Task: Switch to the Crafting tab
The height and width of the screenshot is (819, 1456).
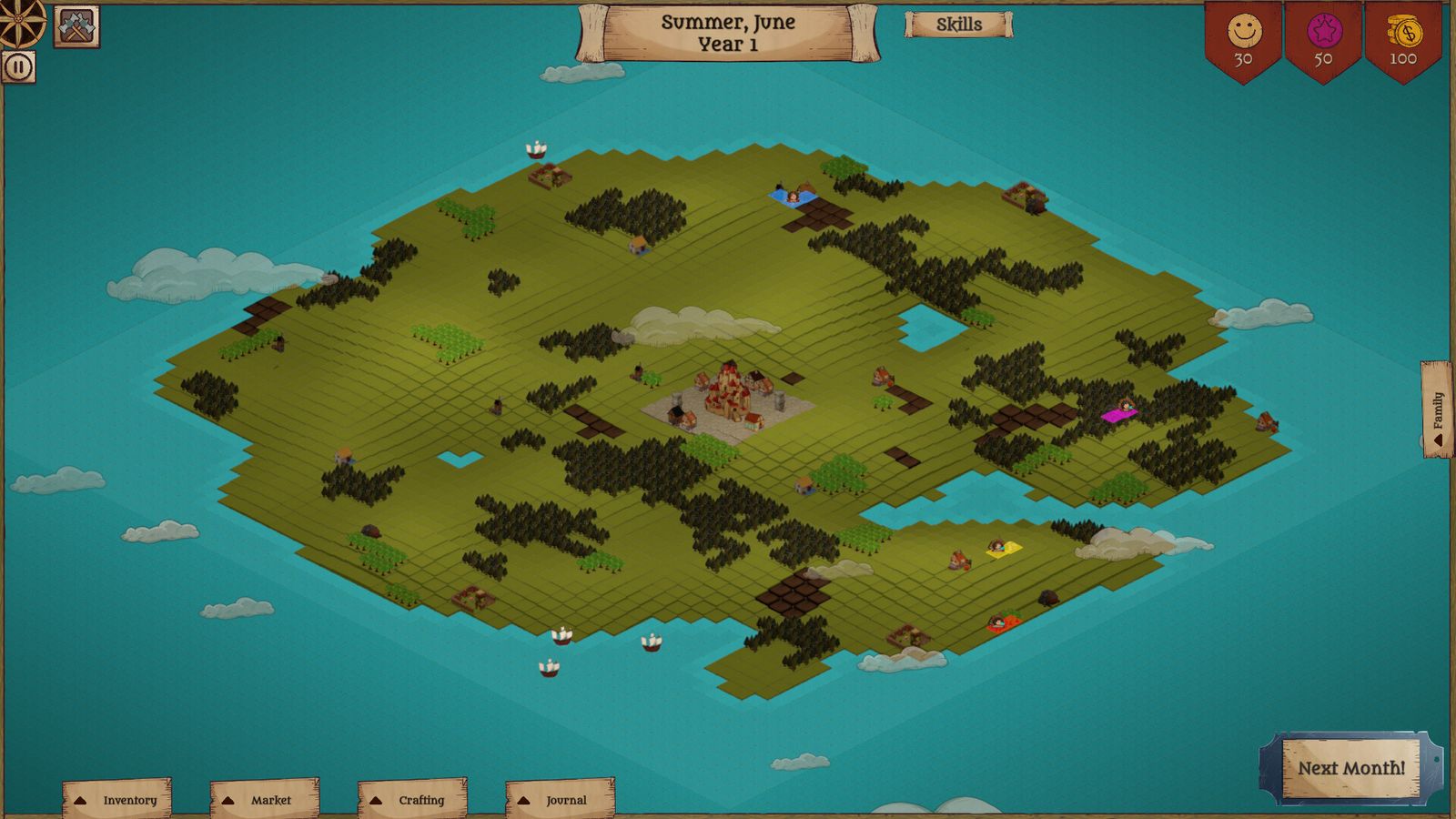Action: click(x=412, y=798)
